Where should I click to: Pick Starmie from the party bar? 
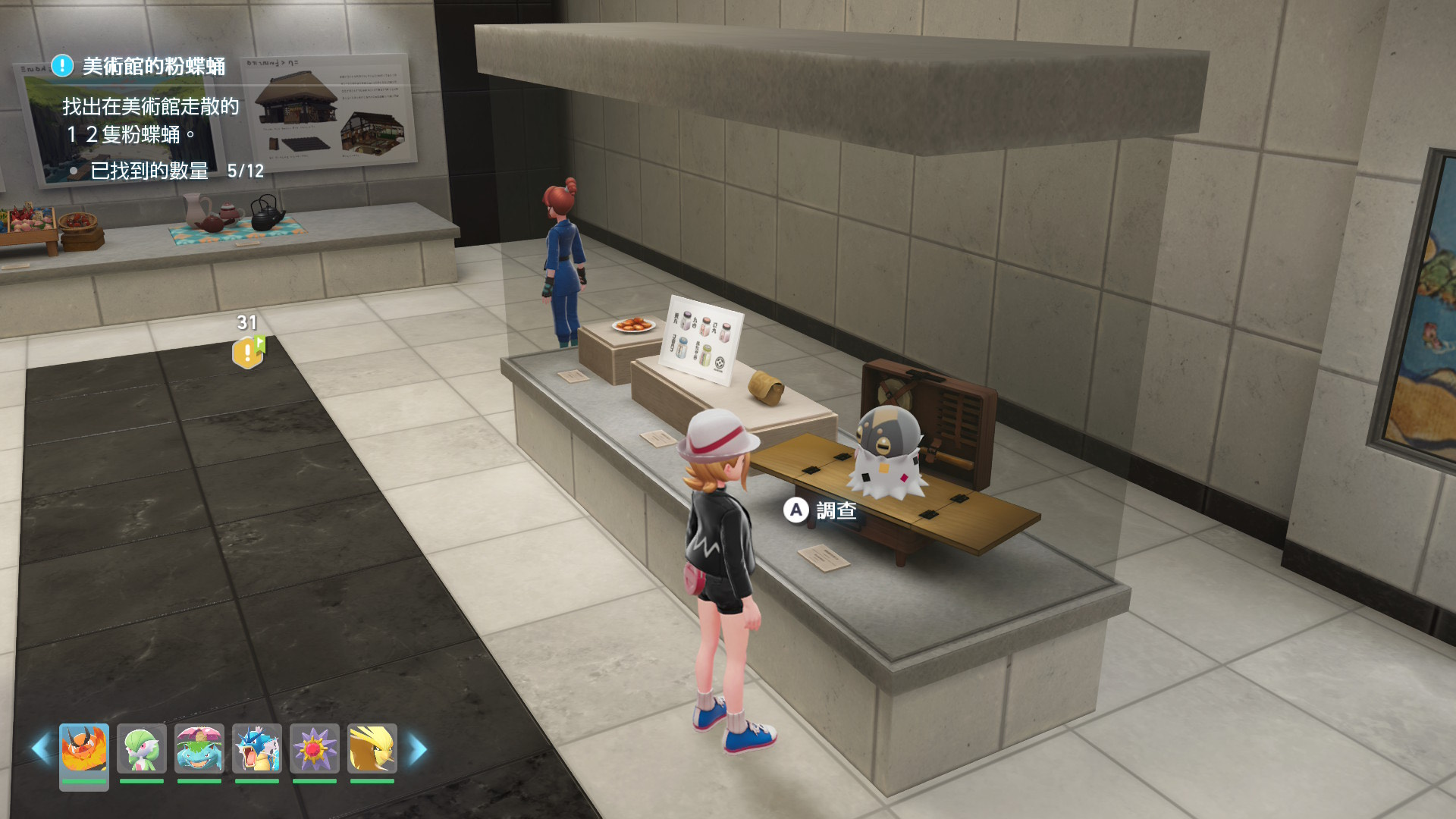tap(315, 749)
